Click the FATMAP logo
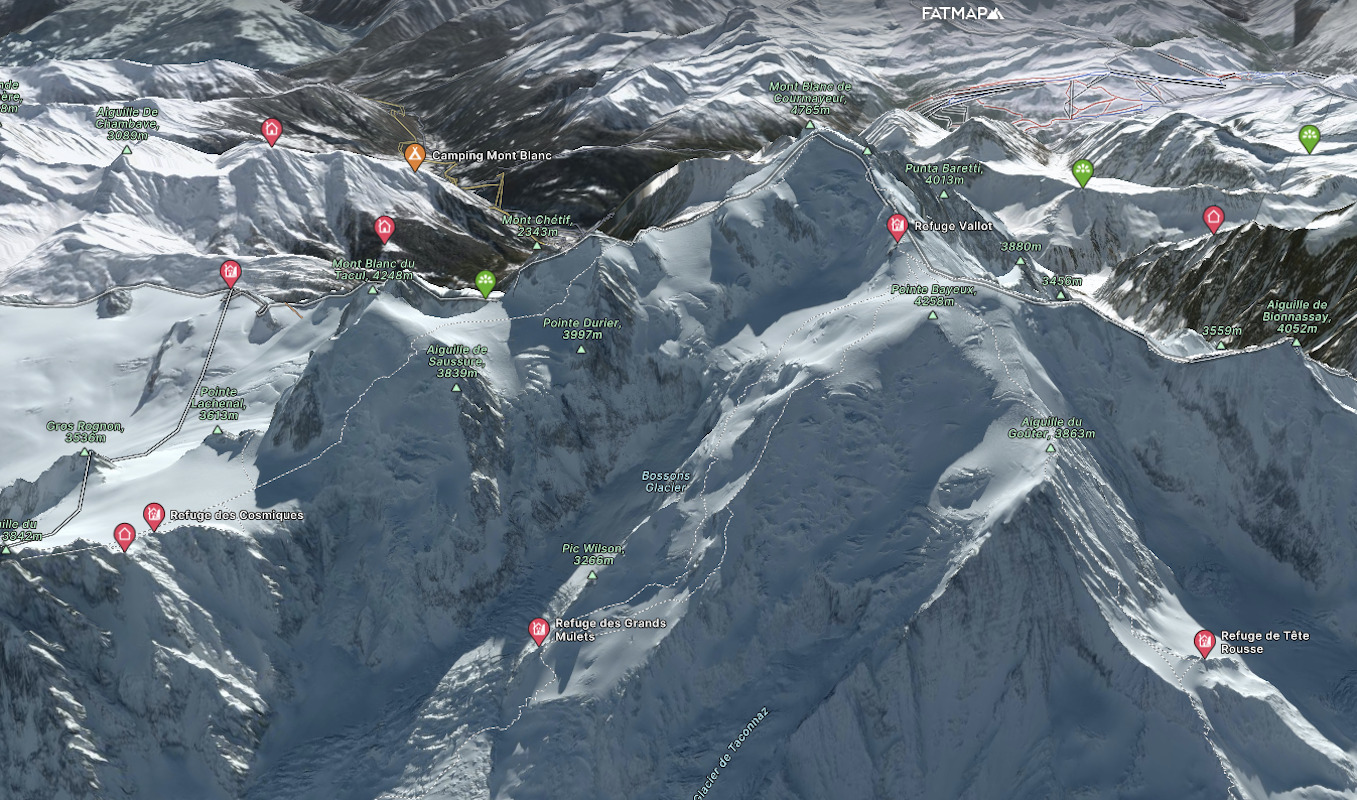The height and width of the screenshot is (800, 1357). pyautogui.click(x=962, y=13)
